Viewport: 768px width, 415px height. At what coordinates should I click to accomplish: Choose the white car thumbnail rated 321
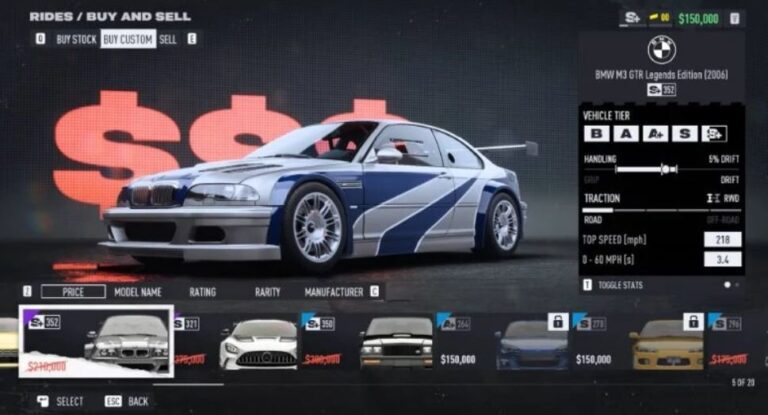(257, 343)
